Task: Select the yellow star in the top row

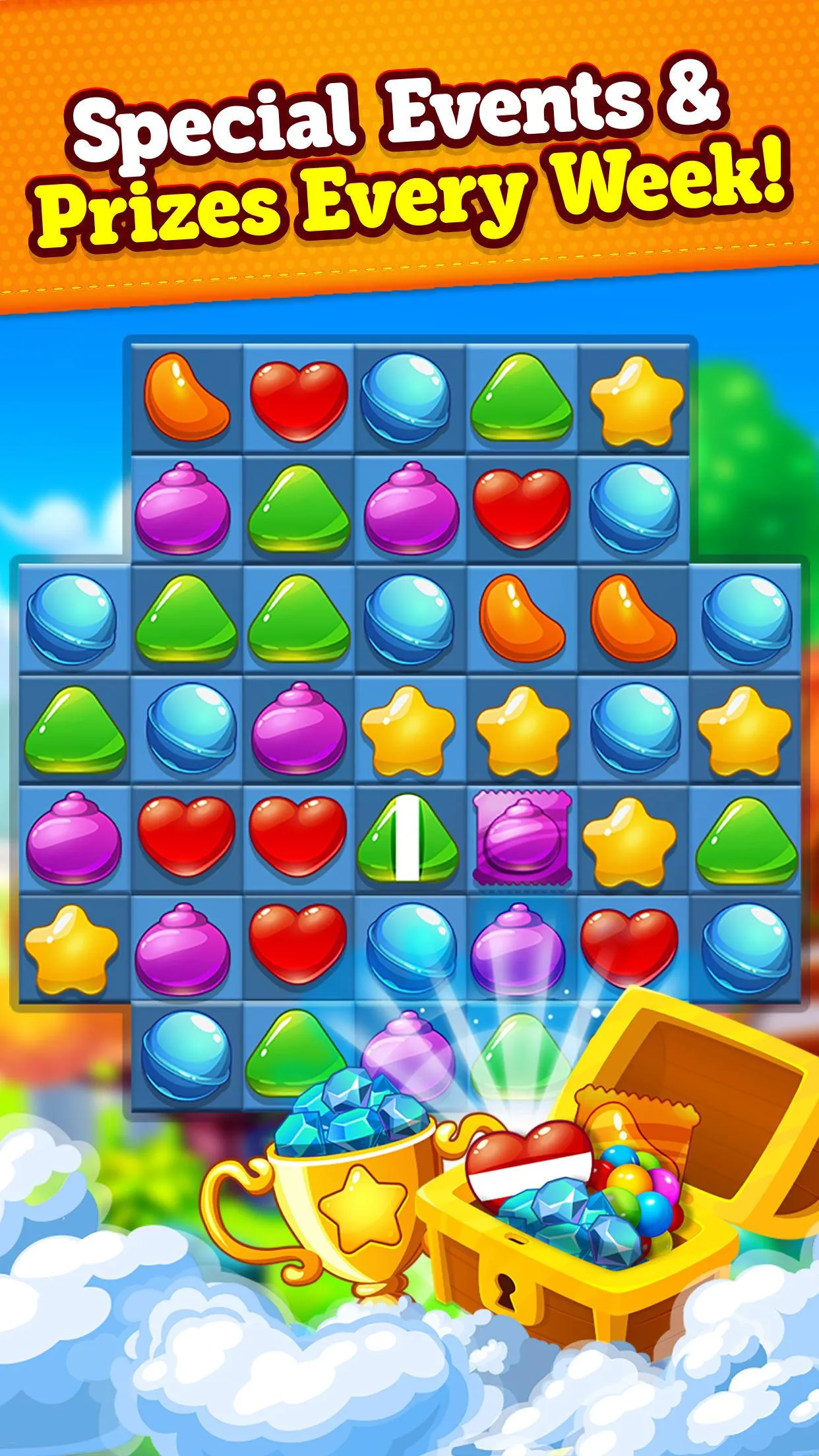Action: tap(636, 400)
